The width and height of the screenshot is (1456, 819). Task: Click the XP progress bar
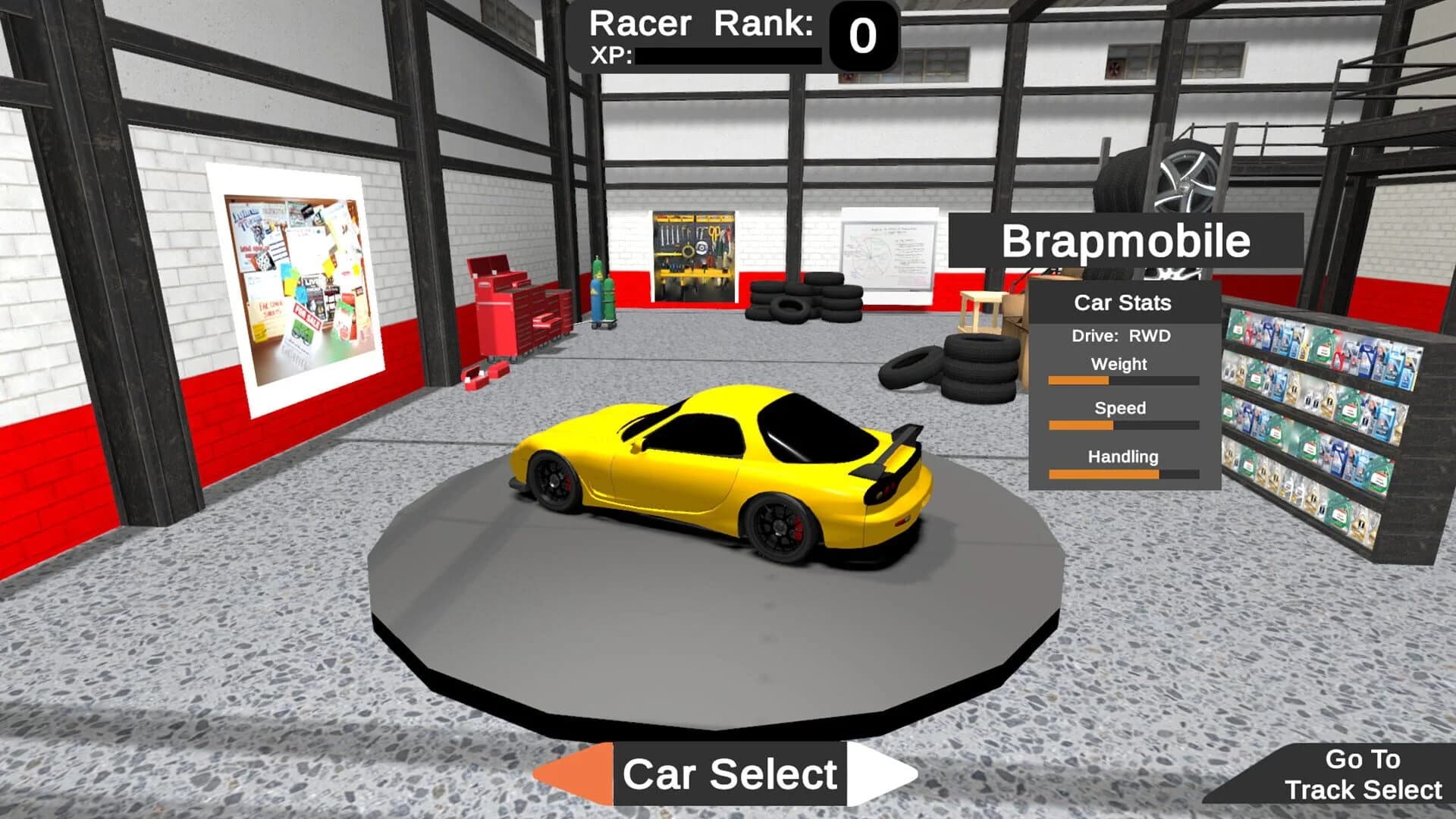pos(728,55)
